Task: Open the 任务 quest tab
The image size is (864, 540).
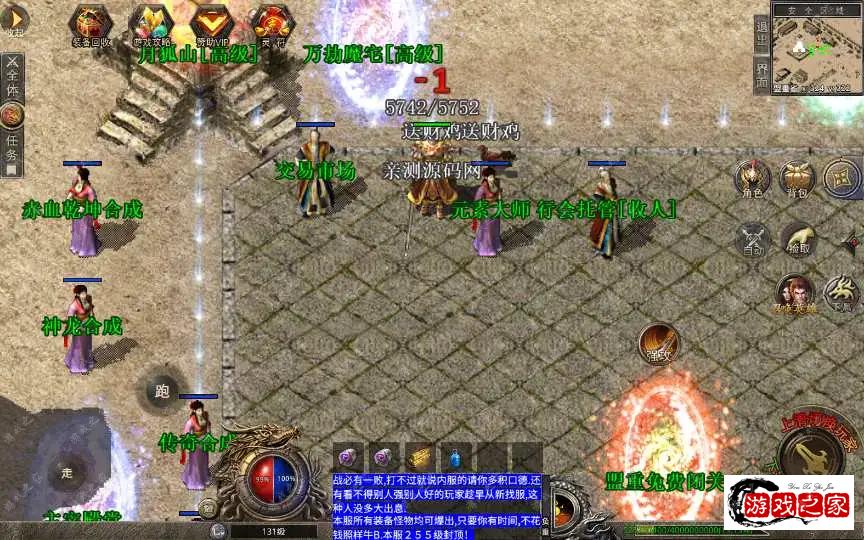Action: point(12,148)
